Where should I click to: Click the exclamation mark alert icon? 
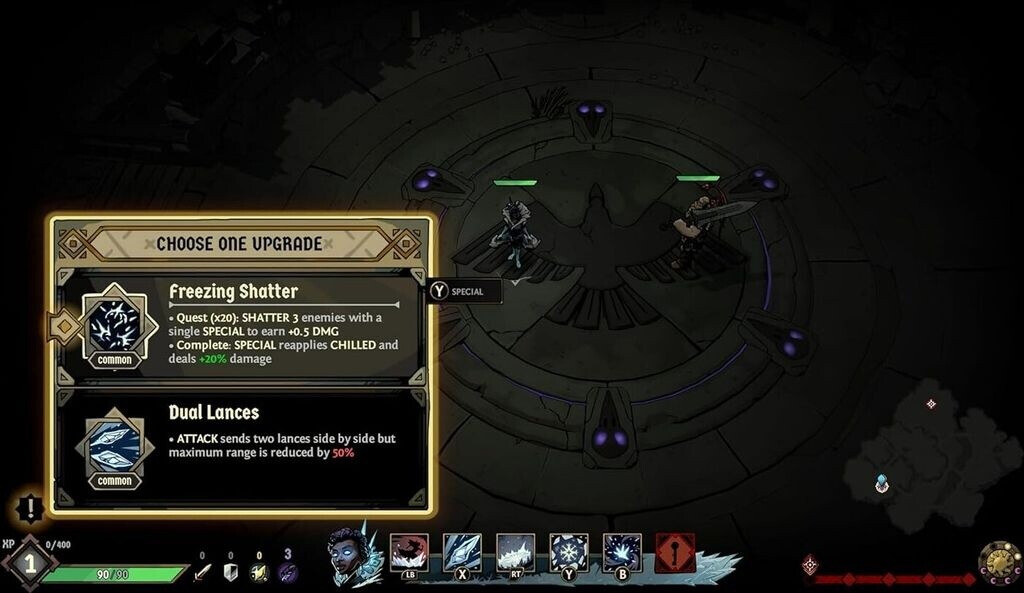point(30,508)
